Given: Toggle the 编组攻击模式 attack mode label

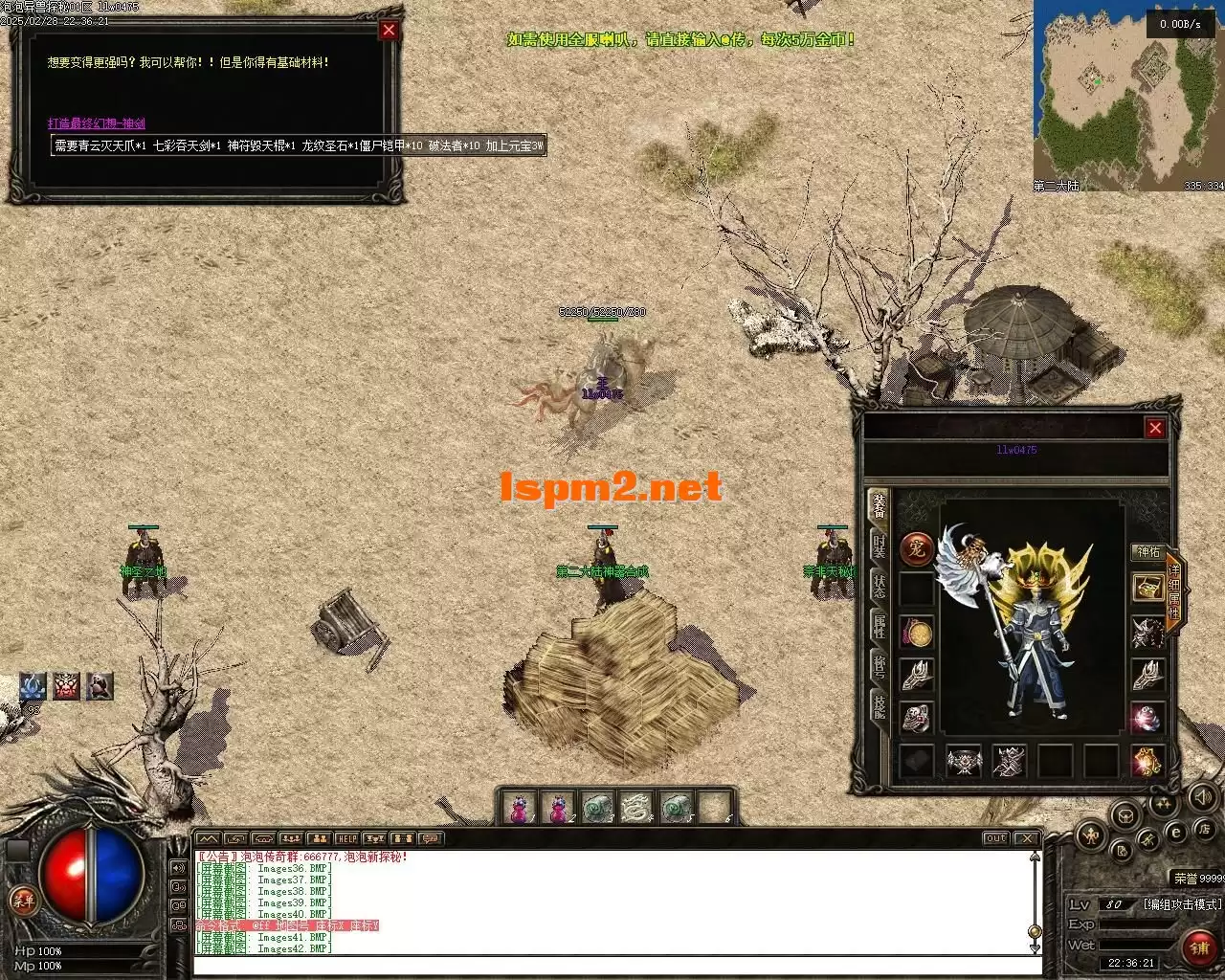Looking at the screenshot, I should tap(1183, 903).
